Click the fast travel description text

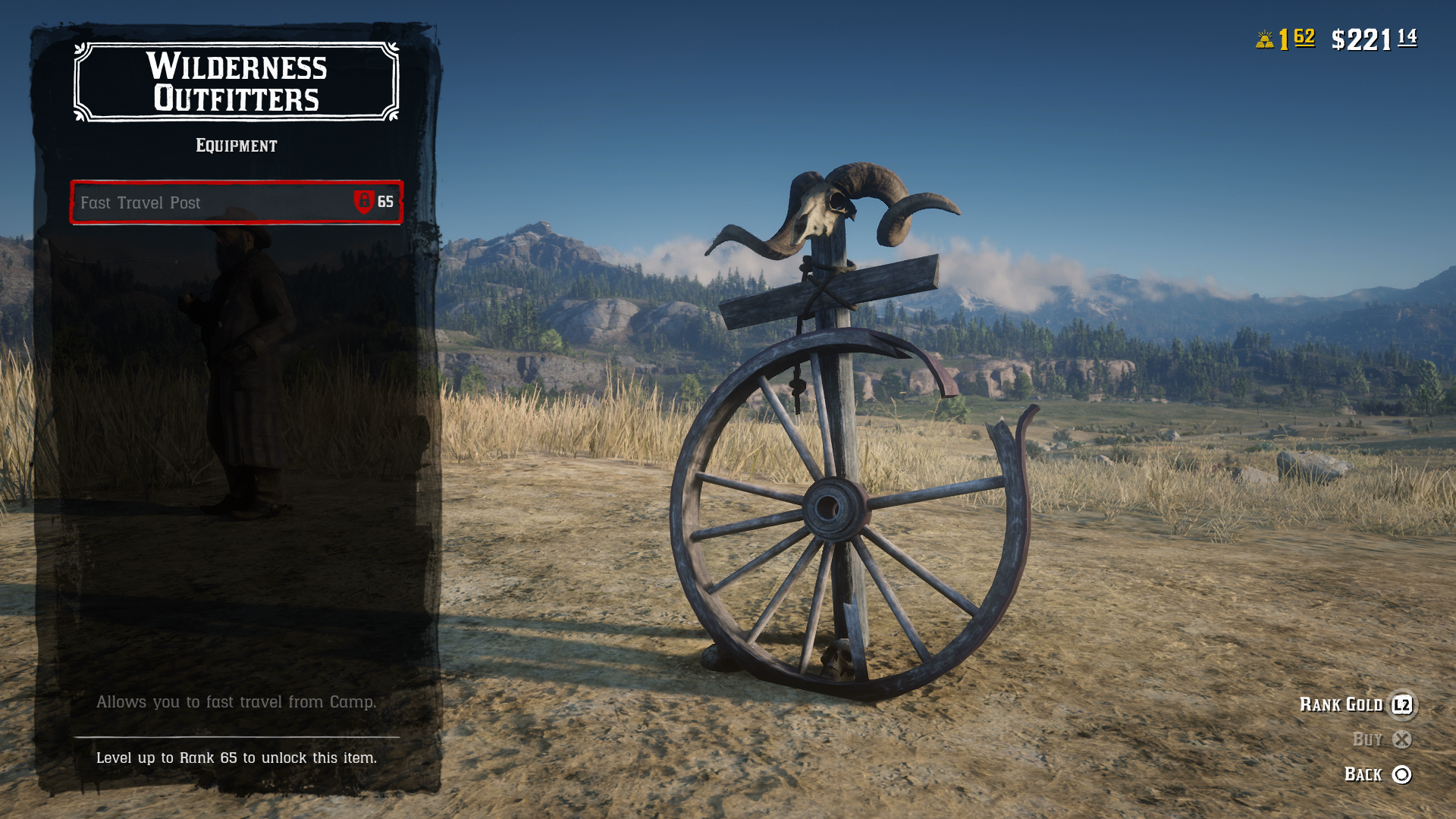236,702
